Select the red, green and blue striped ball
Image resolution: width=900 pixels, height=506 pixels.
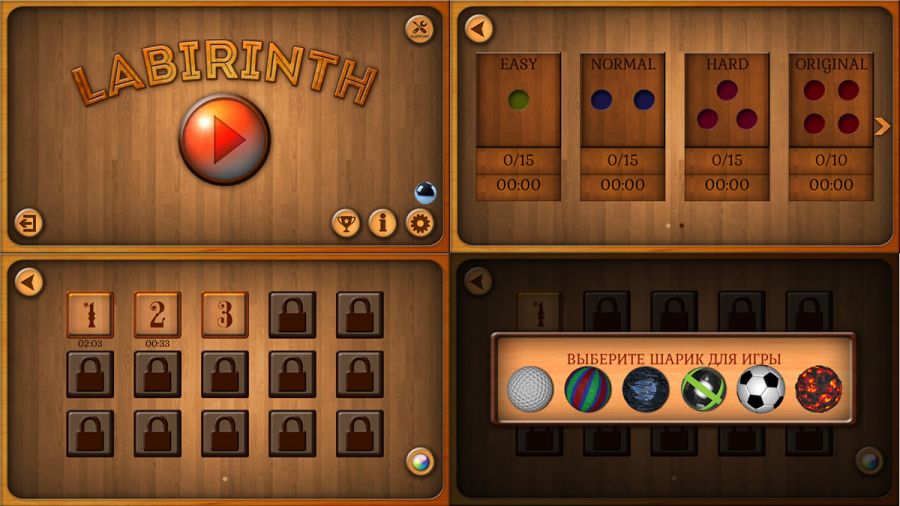(588, 389)
